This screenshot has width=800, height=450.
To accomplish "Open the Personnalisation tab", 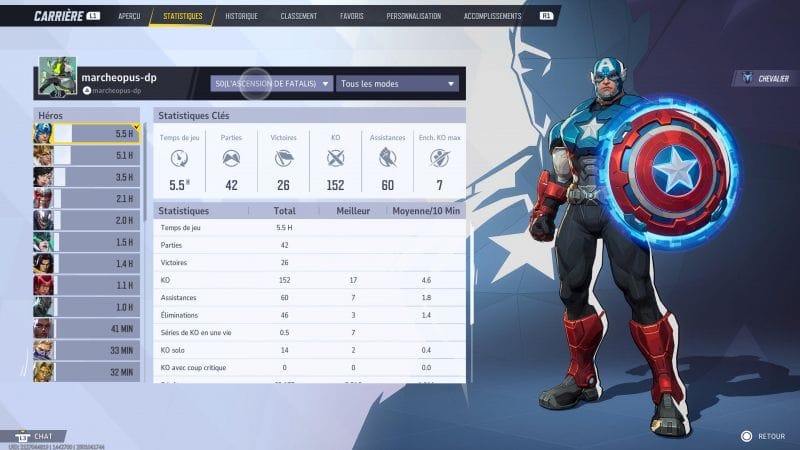I will tap(413, 16).
